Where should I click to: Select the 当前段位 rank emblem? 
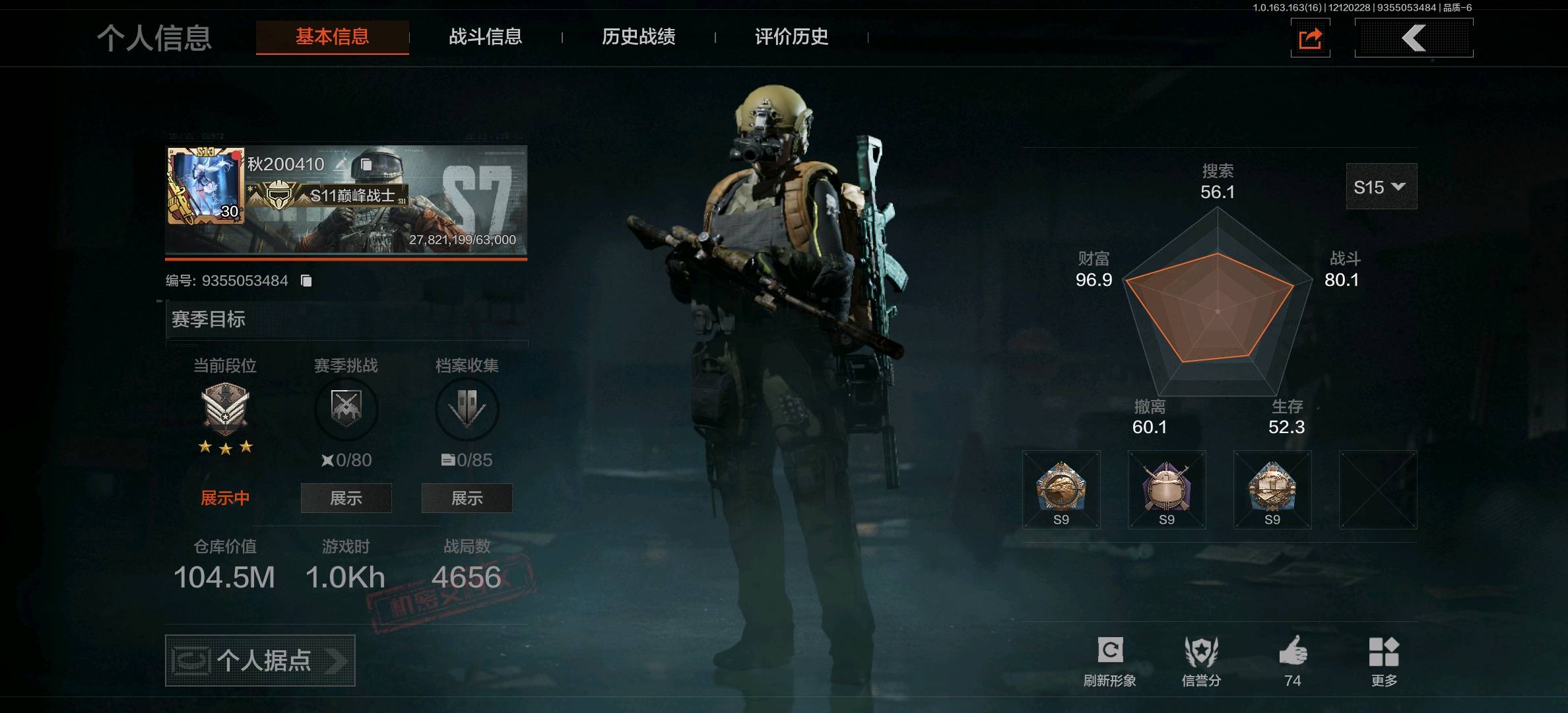[225, 409]
